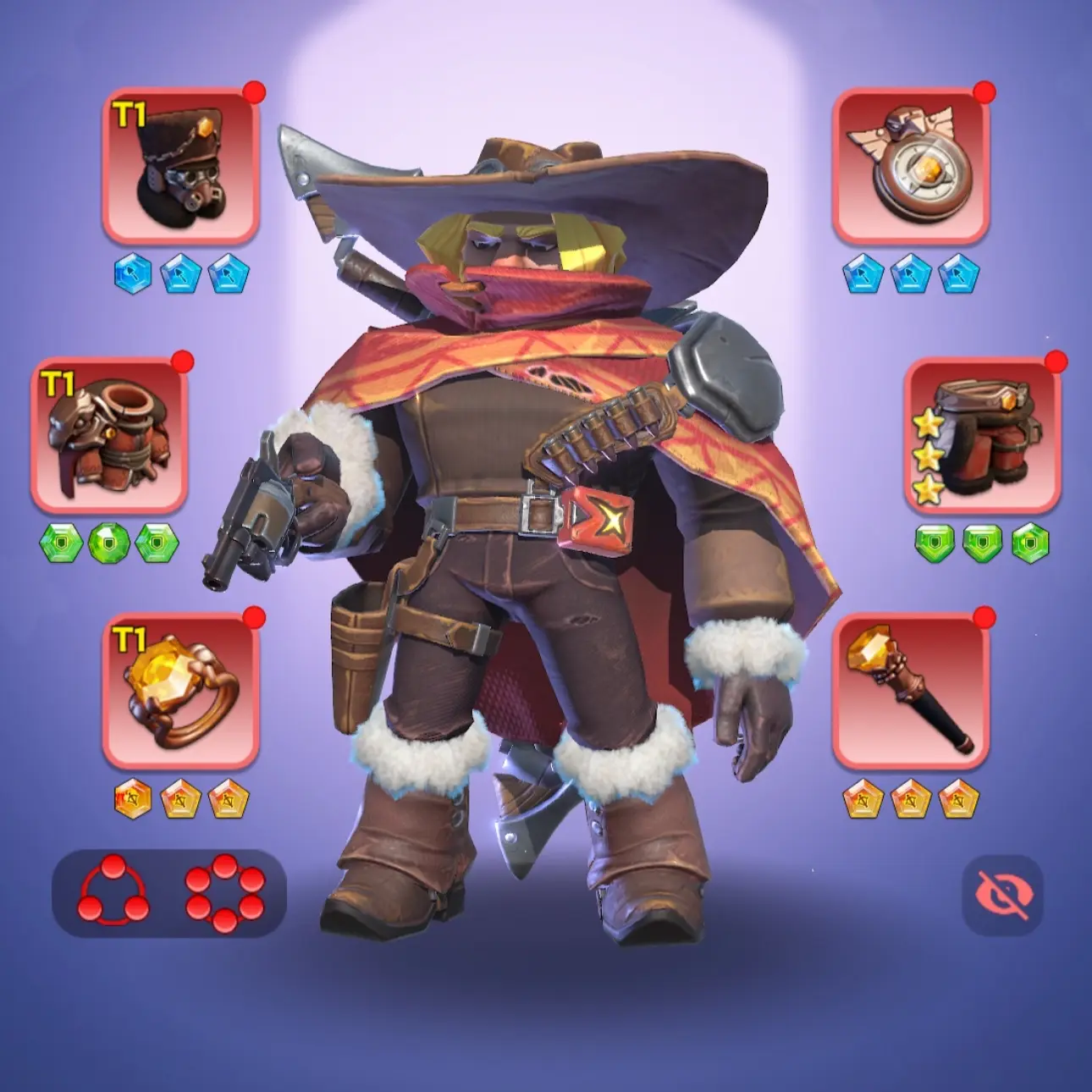Viewport: 1092px width, 1092px height.
Task: Choose the red chest armor slot
Action: (109, 435)
